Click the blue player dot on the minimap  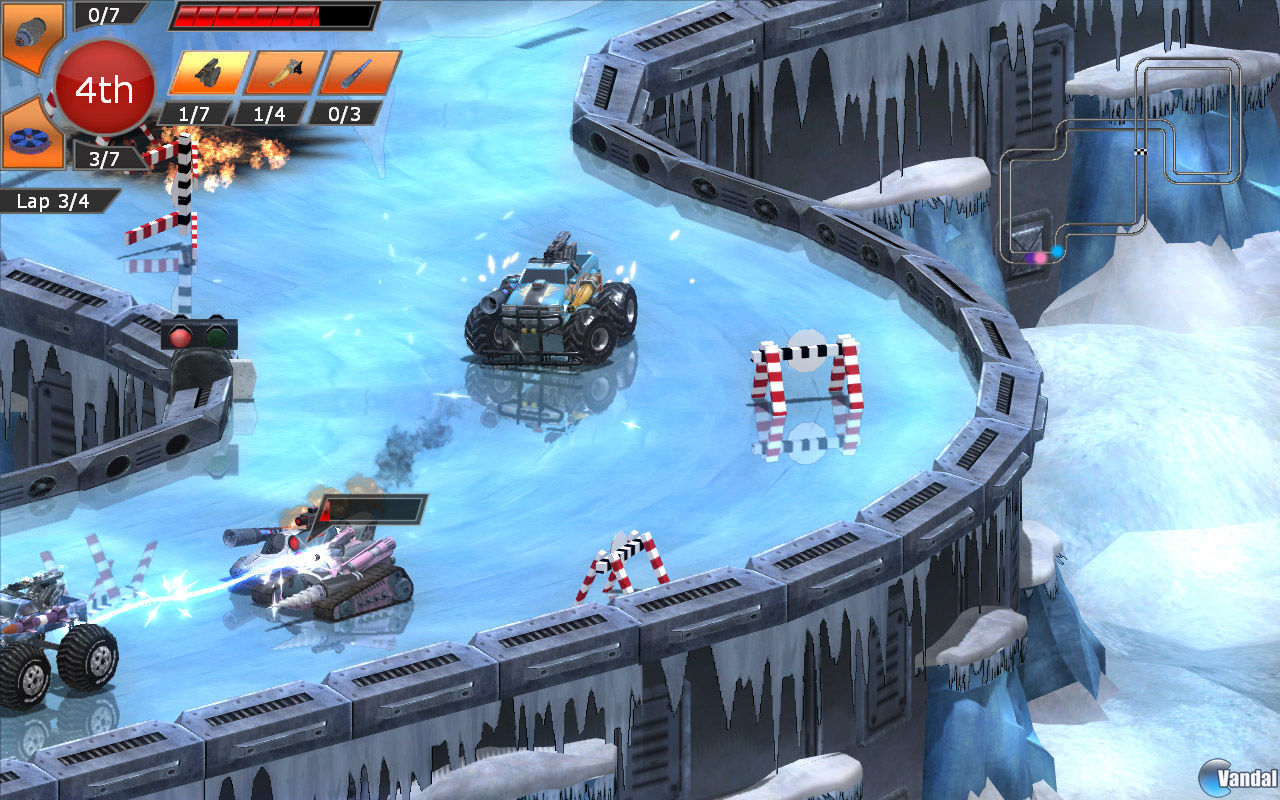[1057, 251]
